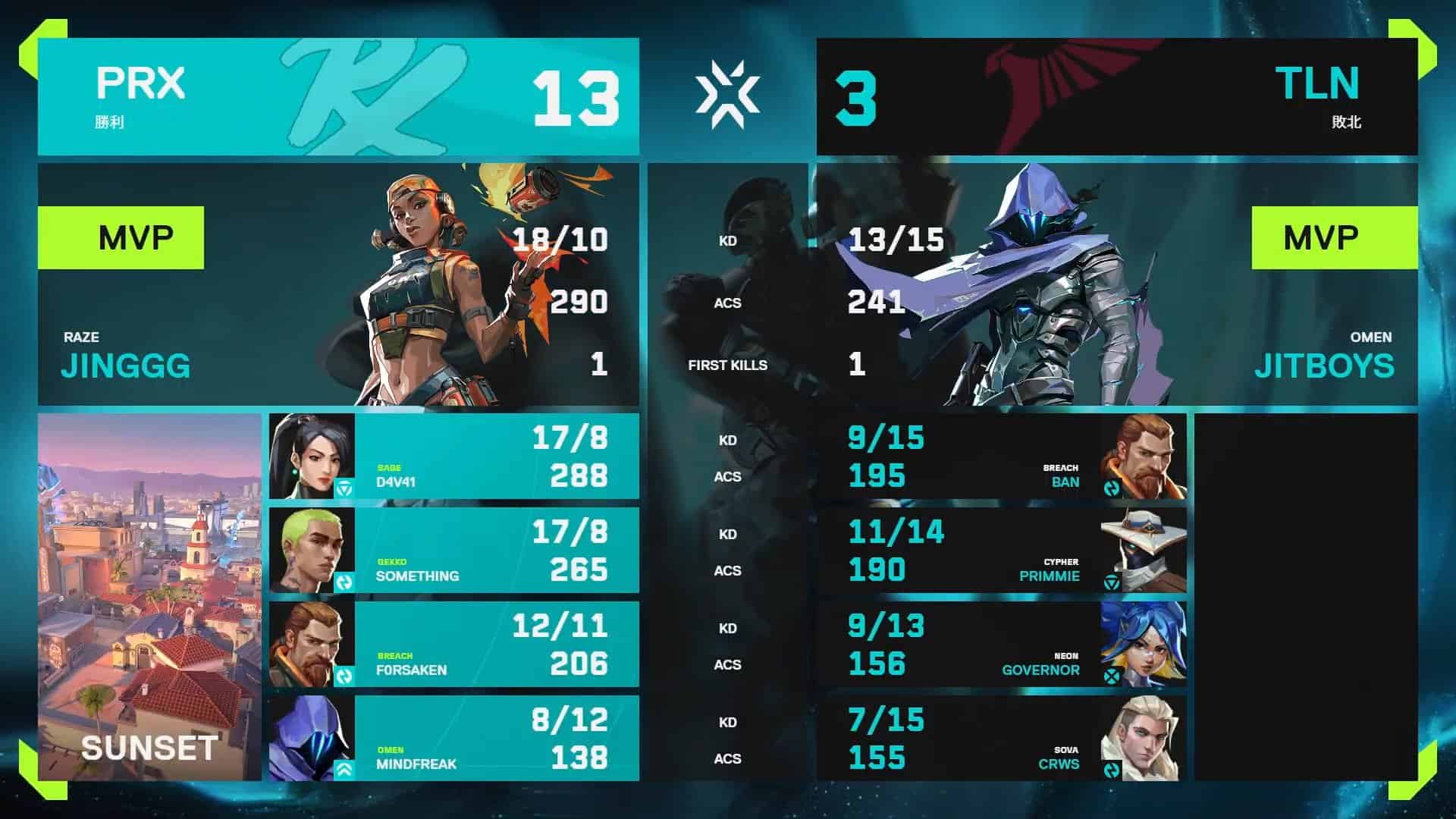Click the PRX MVP badge
The image size is (1456, 819).
(x=121, y=237)
